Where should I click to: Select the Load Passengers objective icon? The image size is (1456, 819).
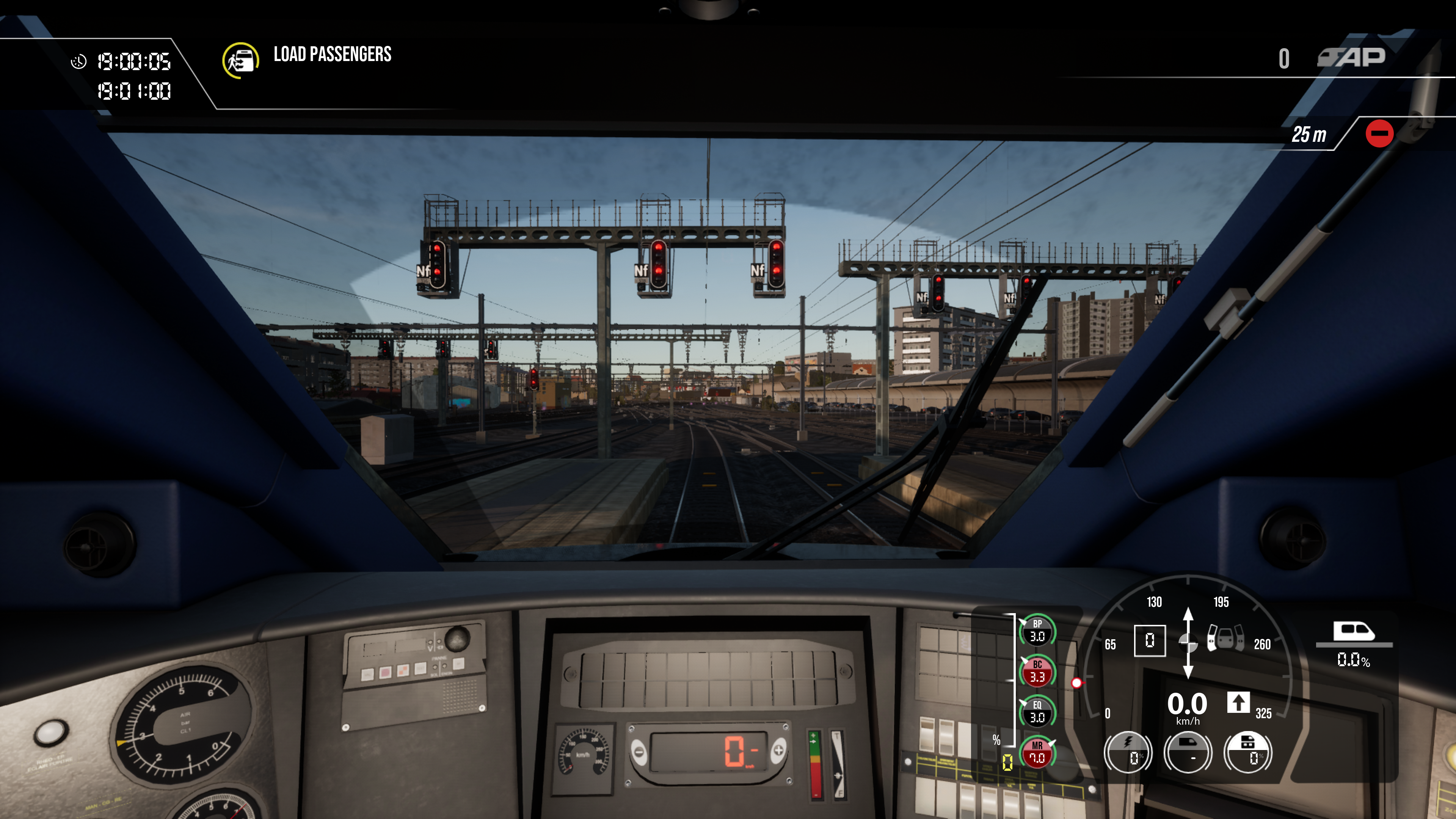coord(241,61)
